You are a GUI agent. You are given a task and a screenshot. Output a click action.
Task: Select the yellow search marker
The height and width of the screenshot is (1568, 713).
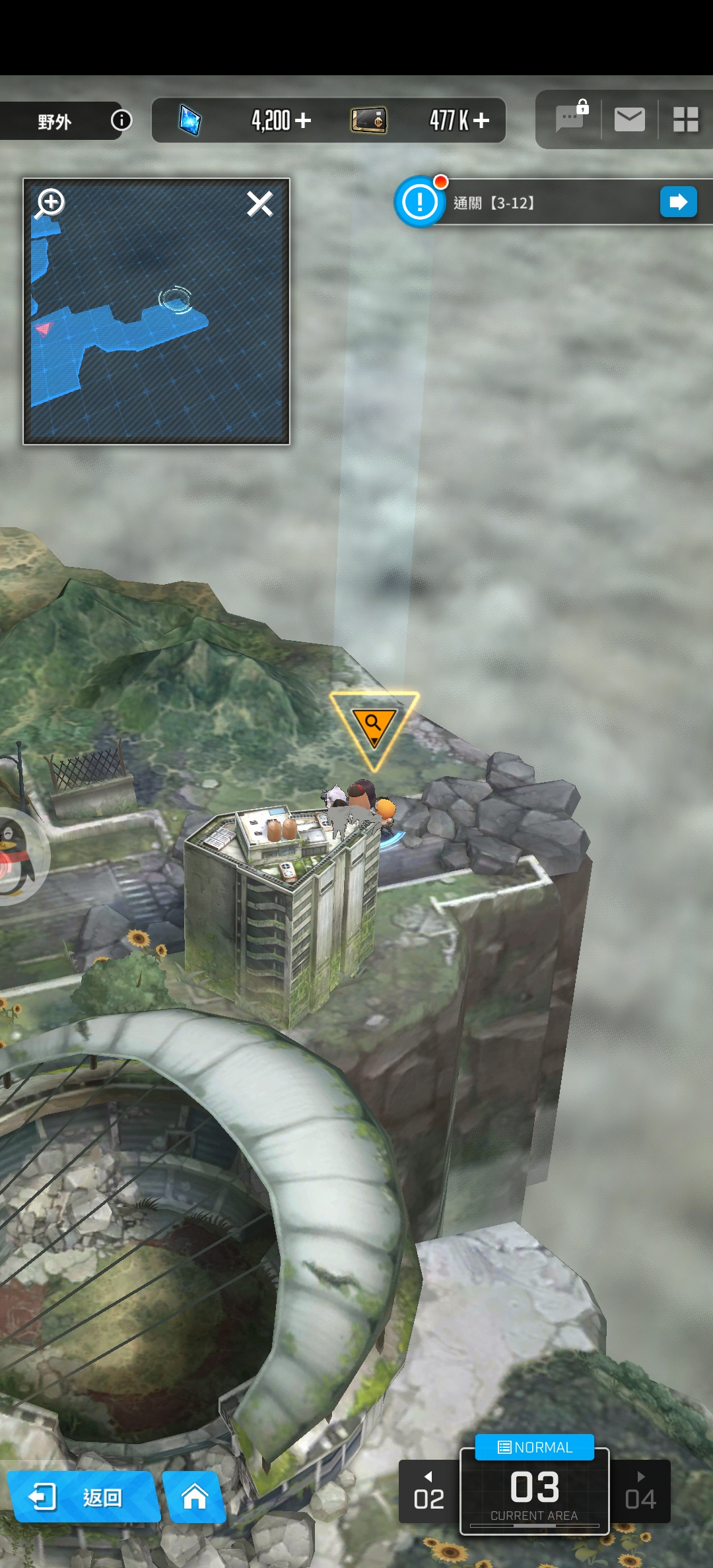[x=374, y=726]
